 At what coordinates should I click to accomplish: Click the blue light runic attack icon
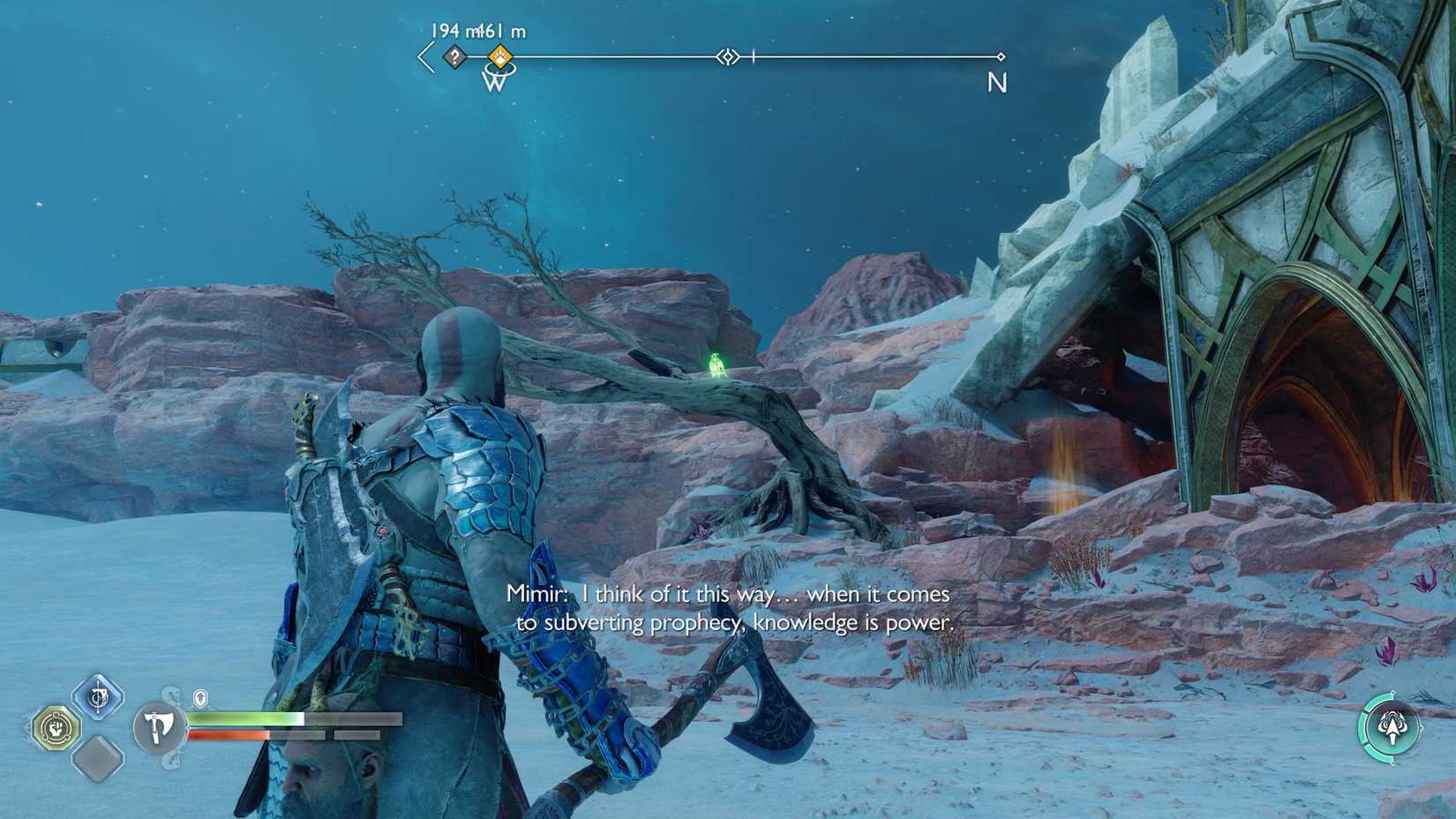[99, 695]
